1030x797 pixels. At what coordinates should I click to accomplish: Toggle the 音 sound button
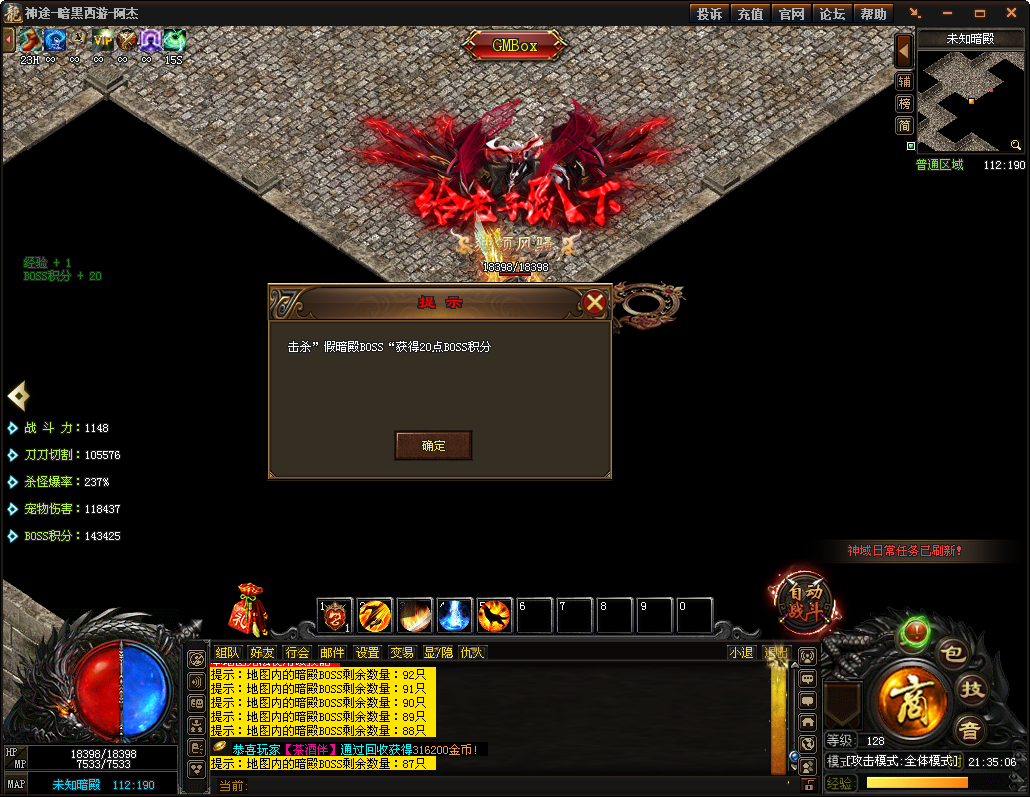[967, 728]
